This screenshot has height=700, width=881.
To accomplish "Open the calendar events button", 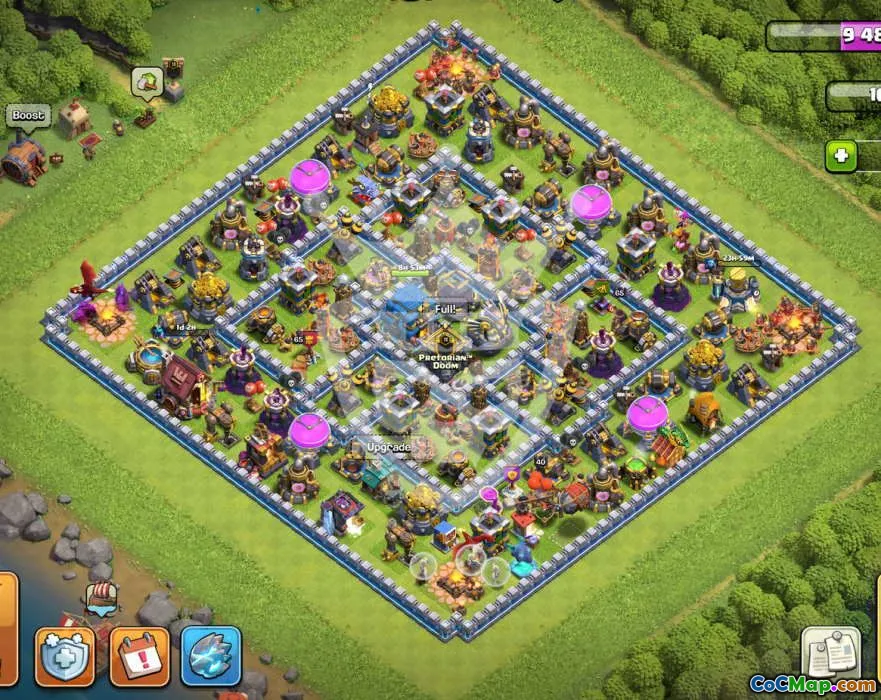I will [139, 656].
